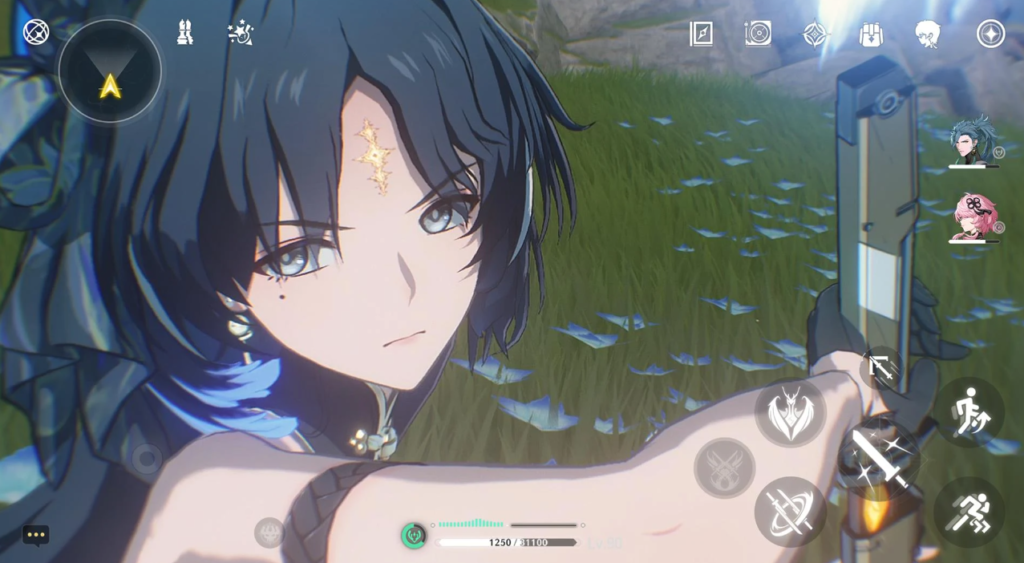Open the globe icon beside the minimap
Viewport: 1024px width, 563px height.
click(x=36, y=31)
